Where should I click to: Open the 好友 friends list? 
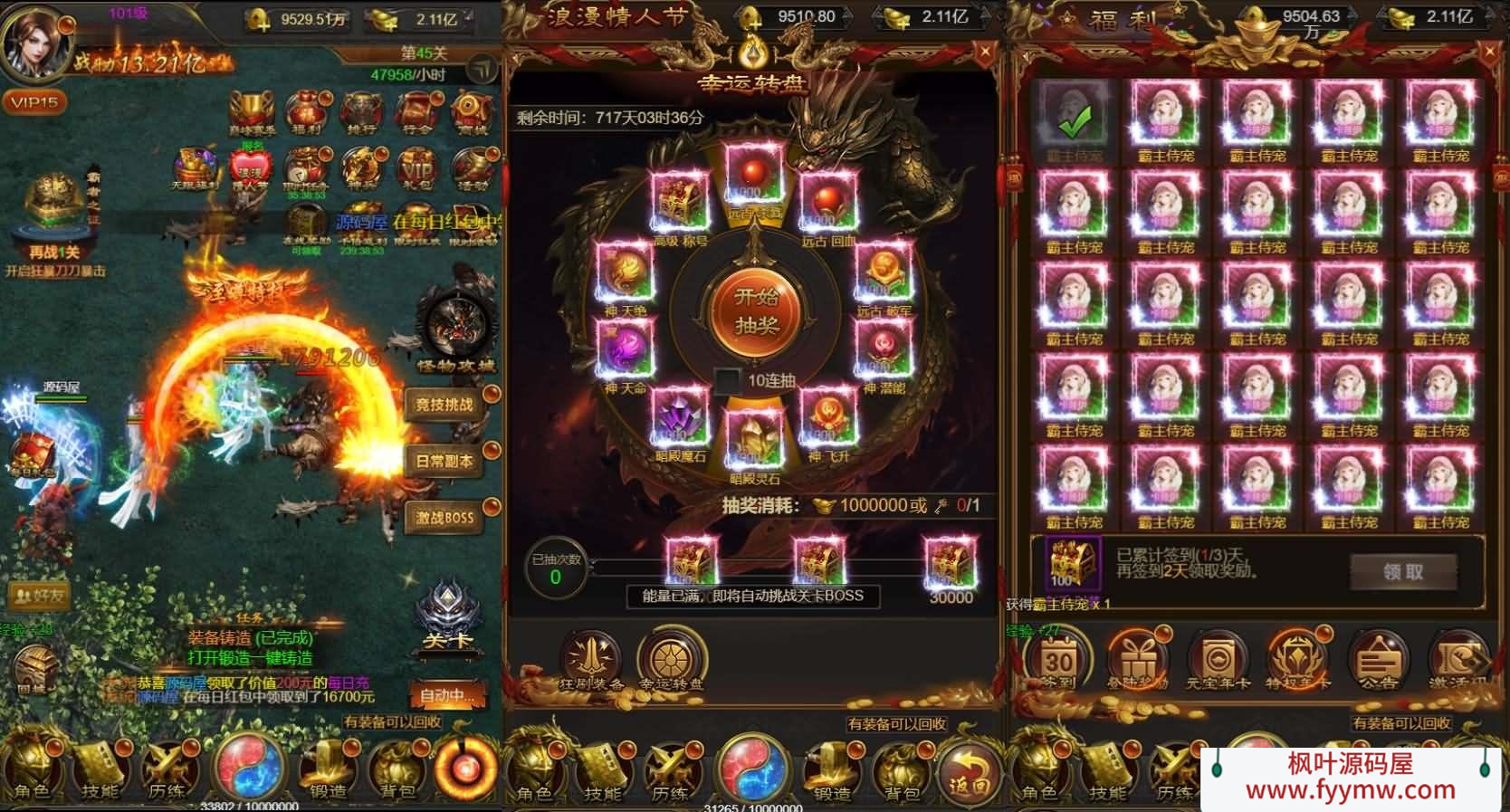coord(39,595)
